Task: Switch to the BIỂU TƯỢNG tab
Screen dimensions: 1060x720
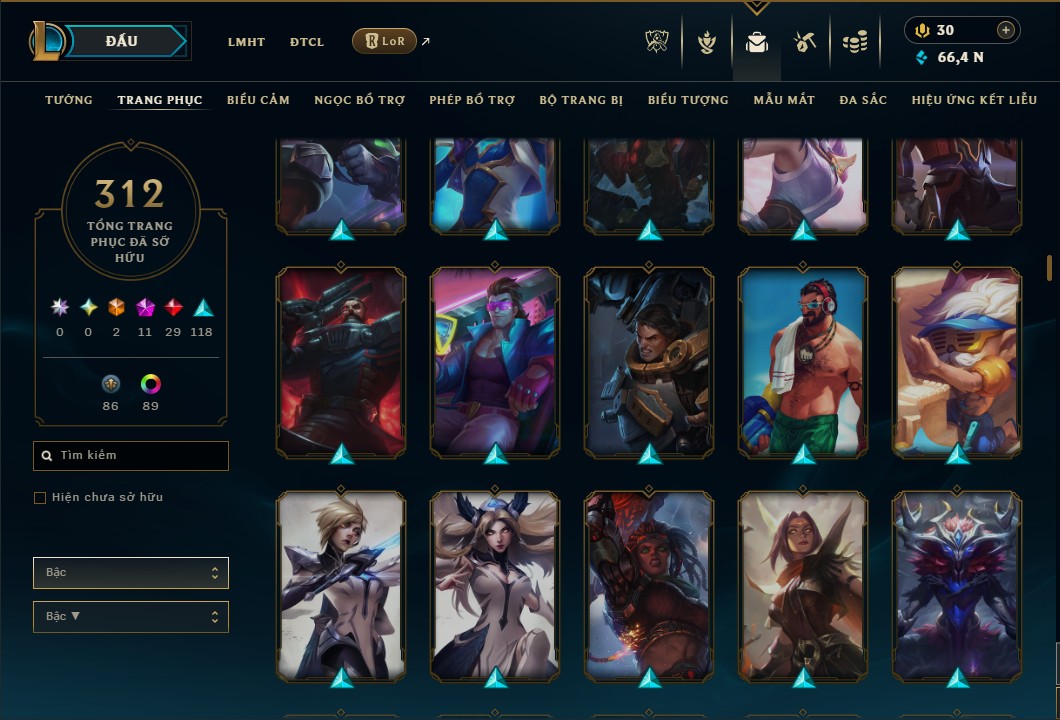Action: [688, 100]
